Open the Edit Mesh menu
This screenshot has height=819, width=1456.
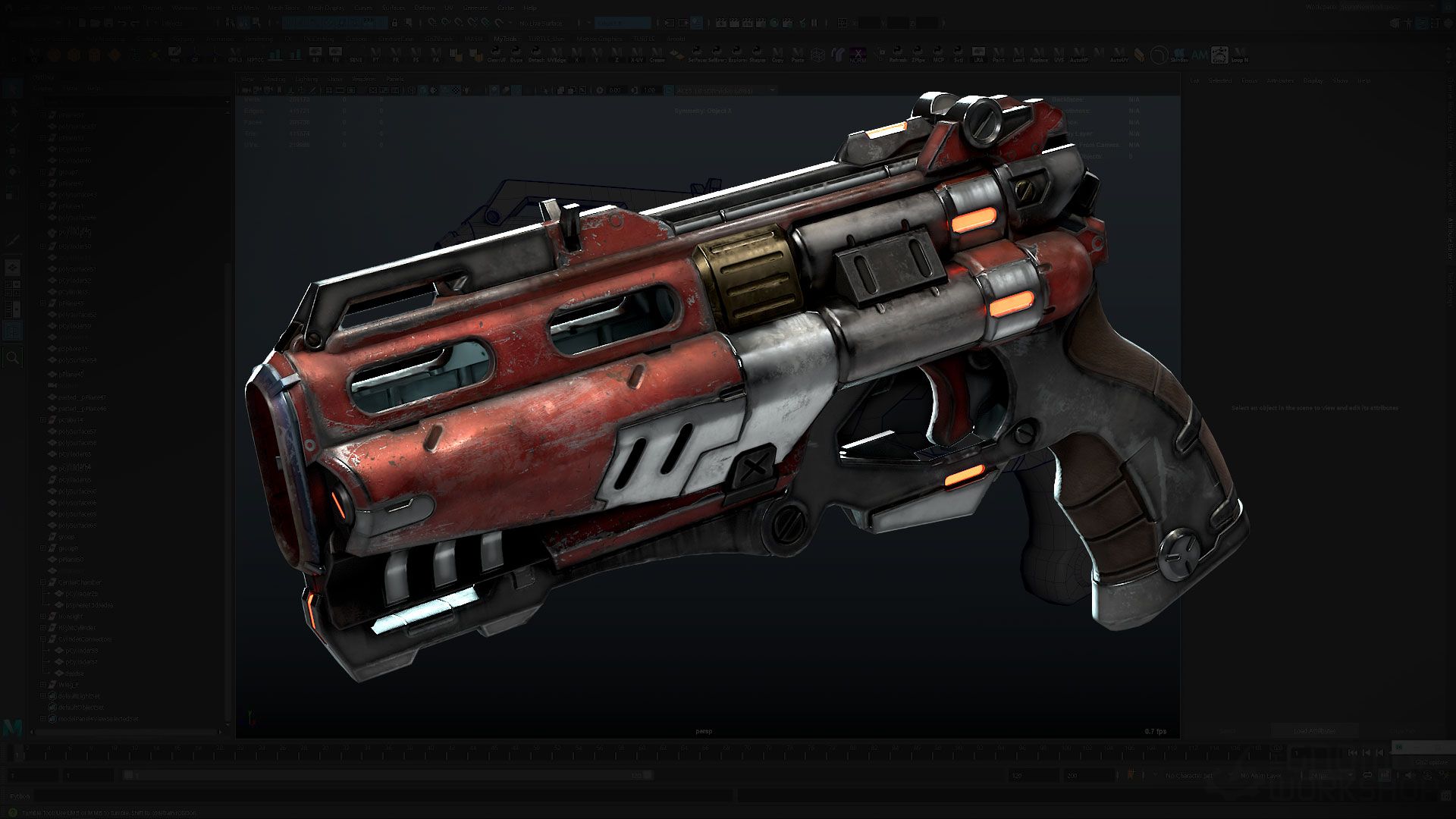coord(244,8)
